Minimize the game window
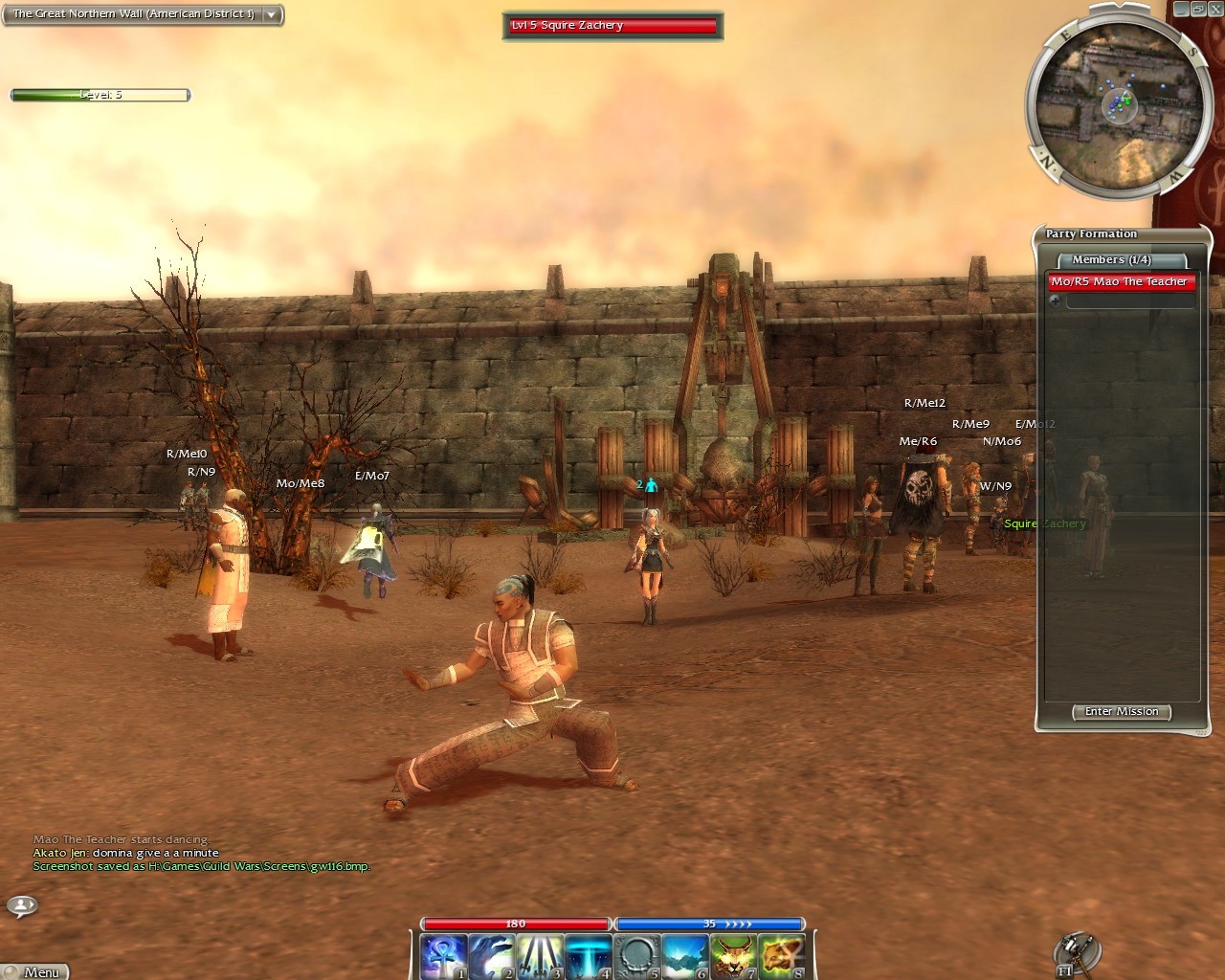 click(x=1182, y=9)
